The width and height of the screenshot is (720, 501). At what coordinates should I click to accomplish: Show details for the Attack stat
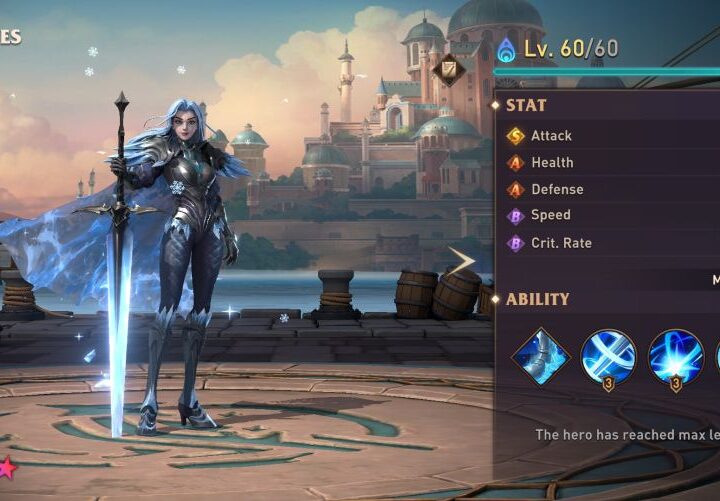point(551,136)
